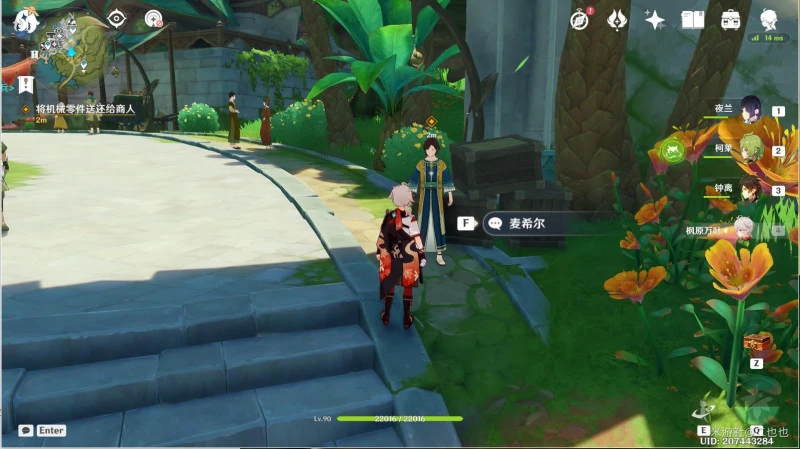
Task: Open the chat box Enter button
Action: pyautogui.click(x=42, y=431)
